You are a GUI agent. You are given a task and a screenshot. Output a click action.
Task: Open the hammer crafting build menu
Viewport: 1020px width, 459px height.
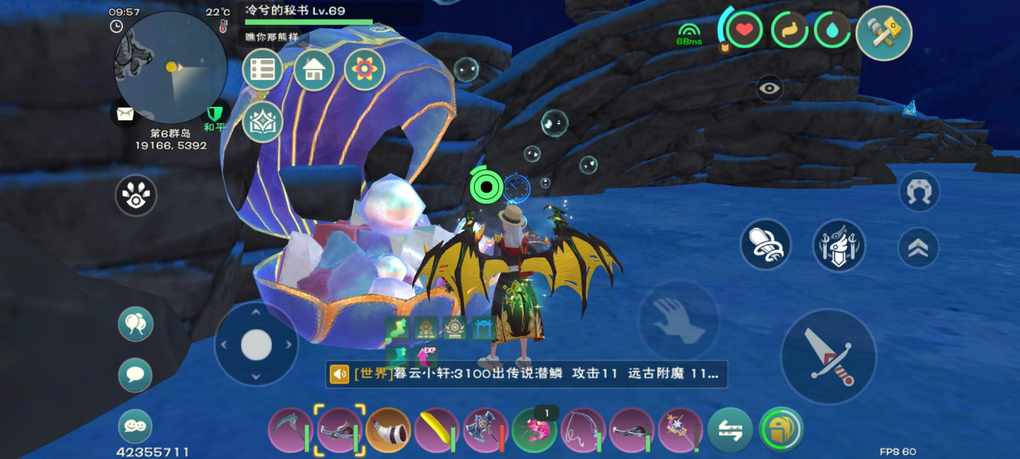884,34
